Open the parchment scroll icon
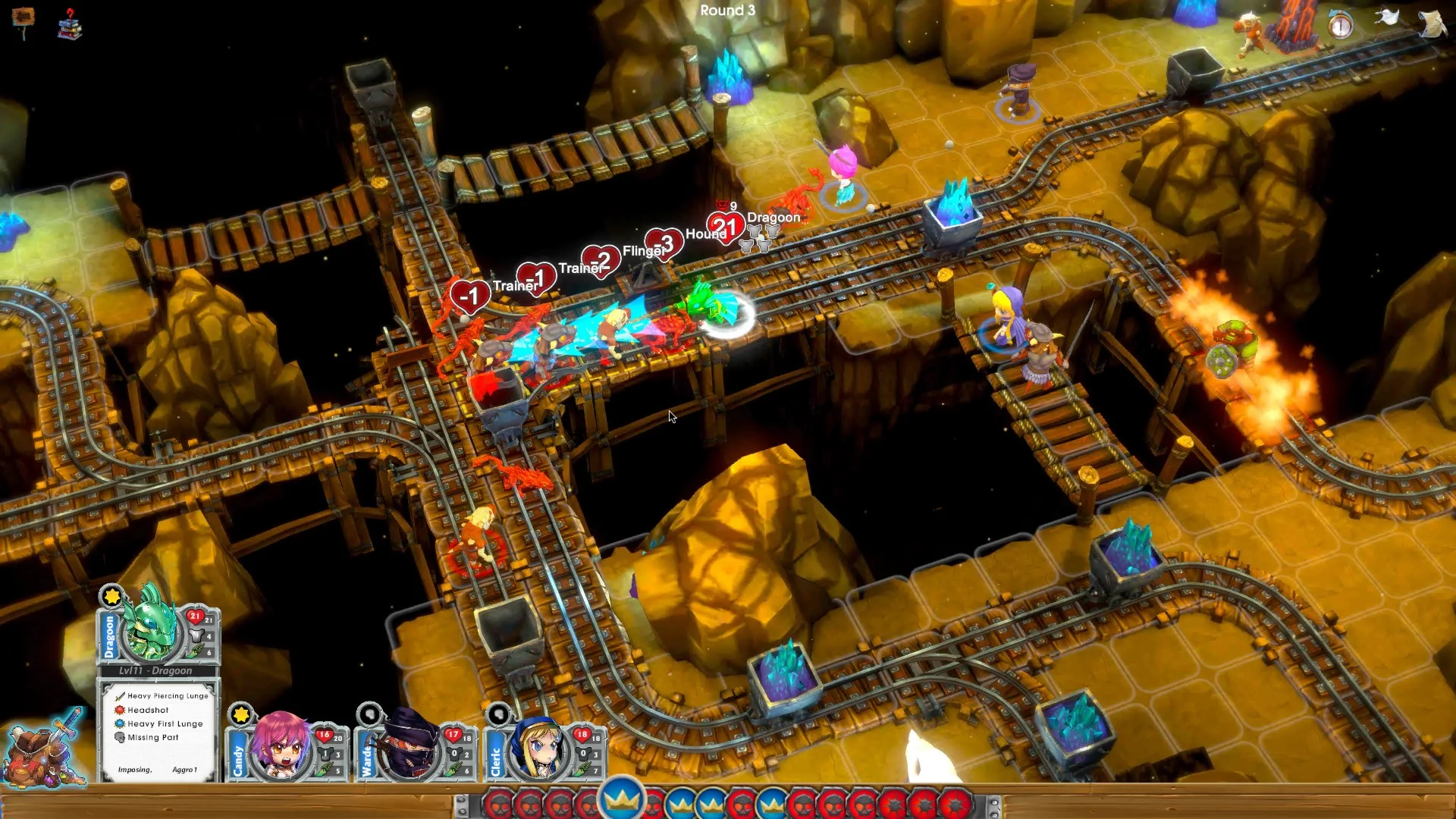The height and width of the screenshot is (819, 1456). [1432, 23]
